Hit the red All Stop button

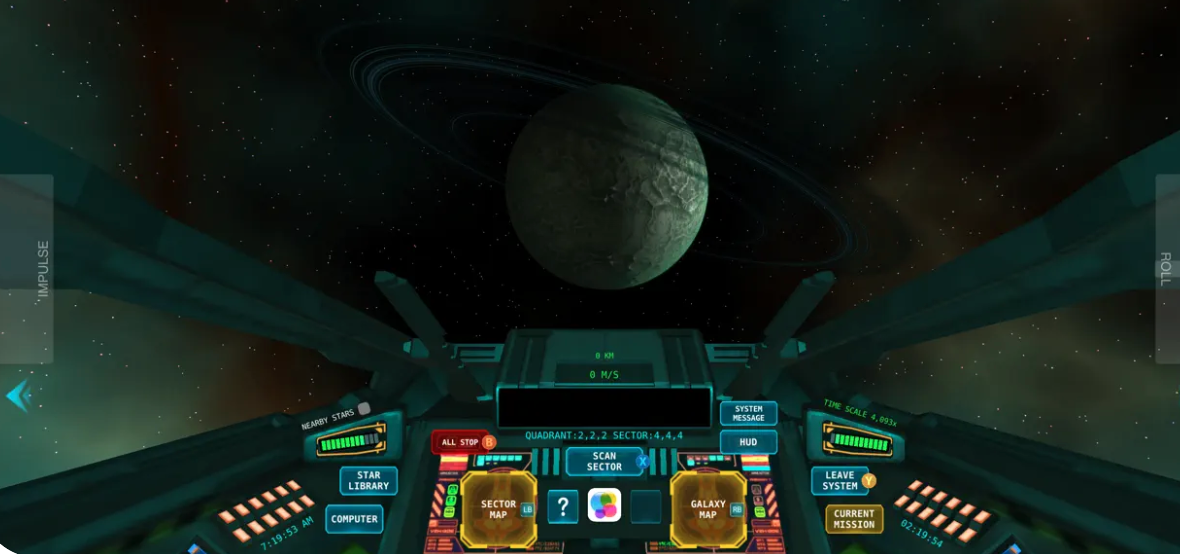click(463, 442)
